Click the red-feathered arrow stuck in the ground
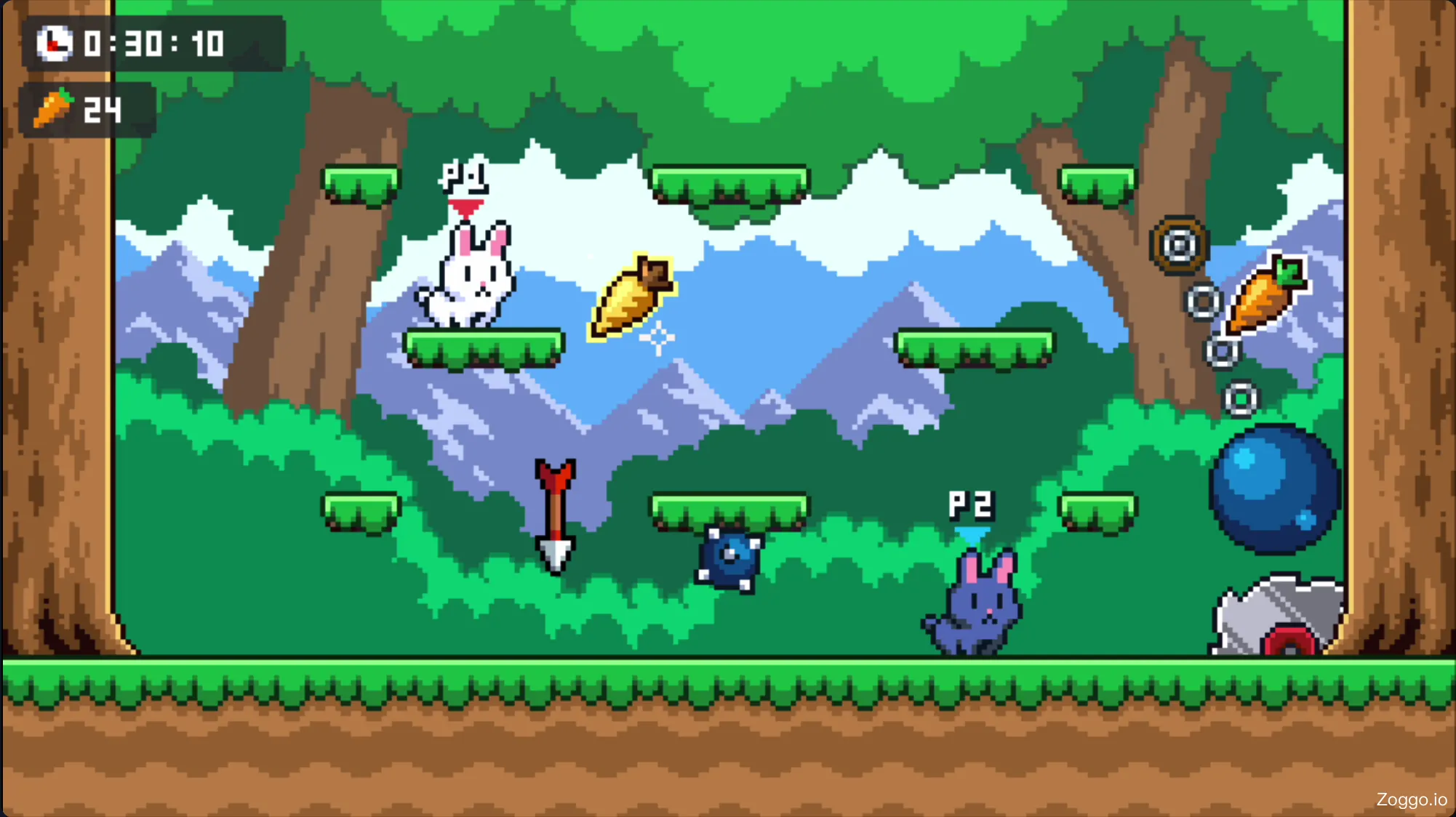 (x=554, y=516)
